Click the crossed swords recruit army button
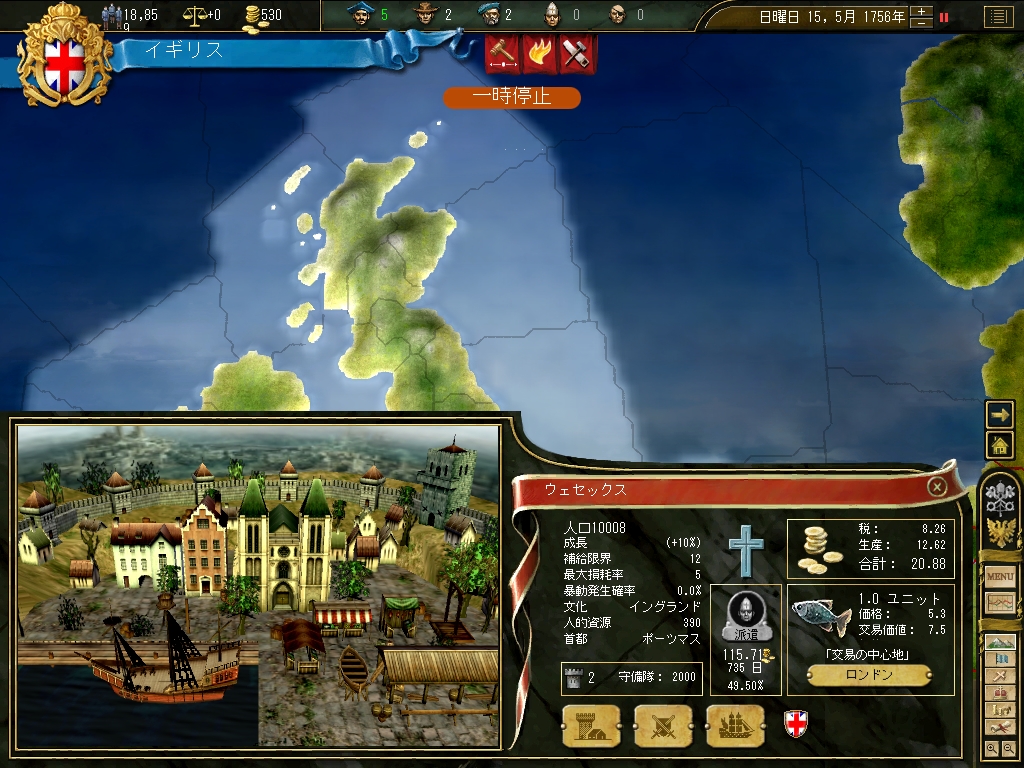This screenshot has width=1024, height=768. 663,725
